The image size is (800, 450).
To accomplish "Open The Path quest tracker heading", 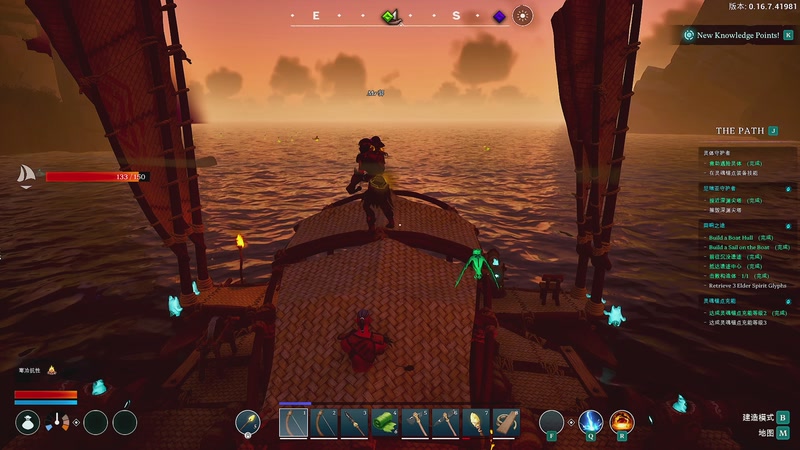I will (x=740, y=131).
